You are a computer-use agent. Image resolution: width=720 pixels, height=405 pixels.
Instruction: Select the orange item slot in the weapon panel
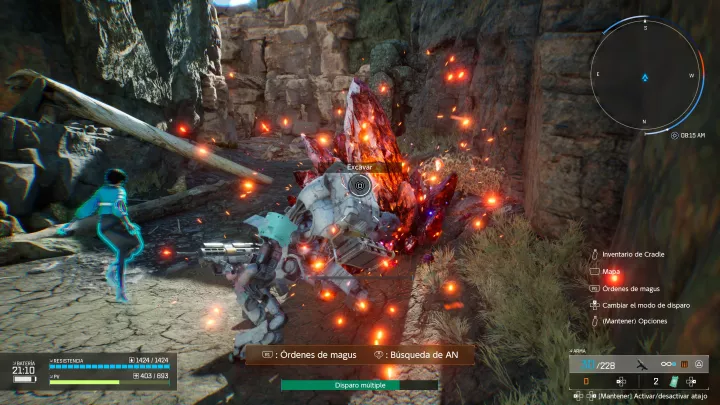coord(587,381)
